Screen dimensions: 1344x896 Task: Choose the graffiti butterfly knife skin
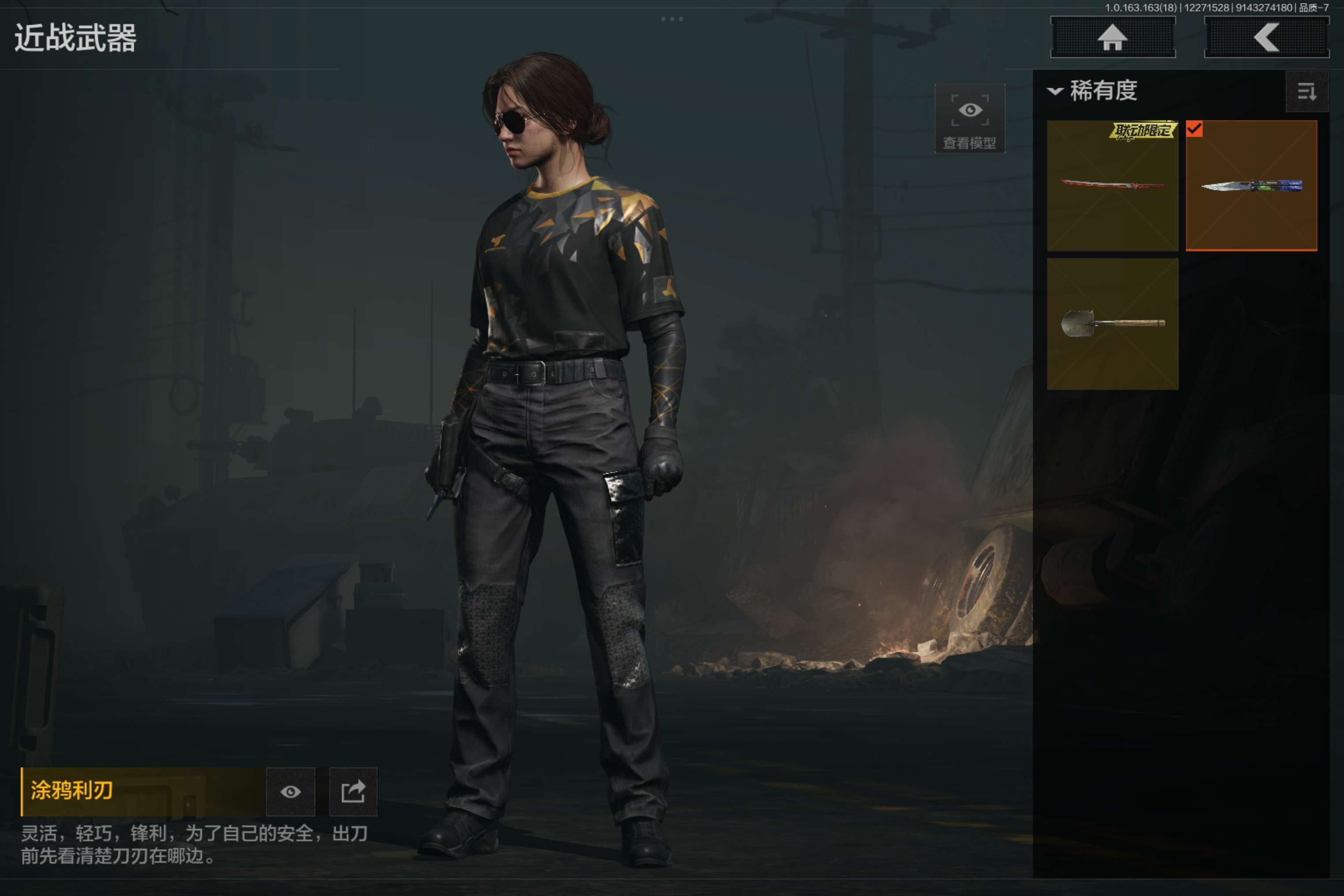click(x=1251, y=186)
